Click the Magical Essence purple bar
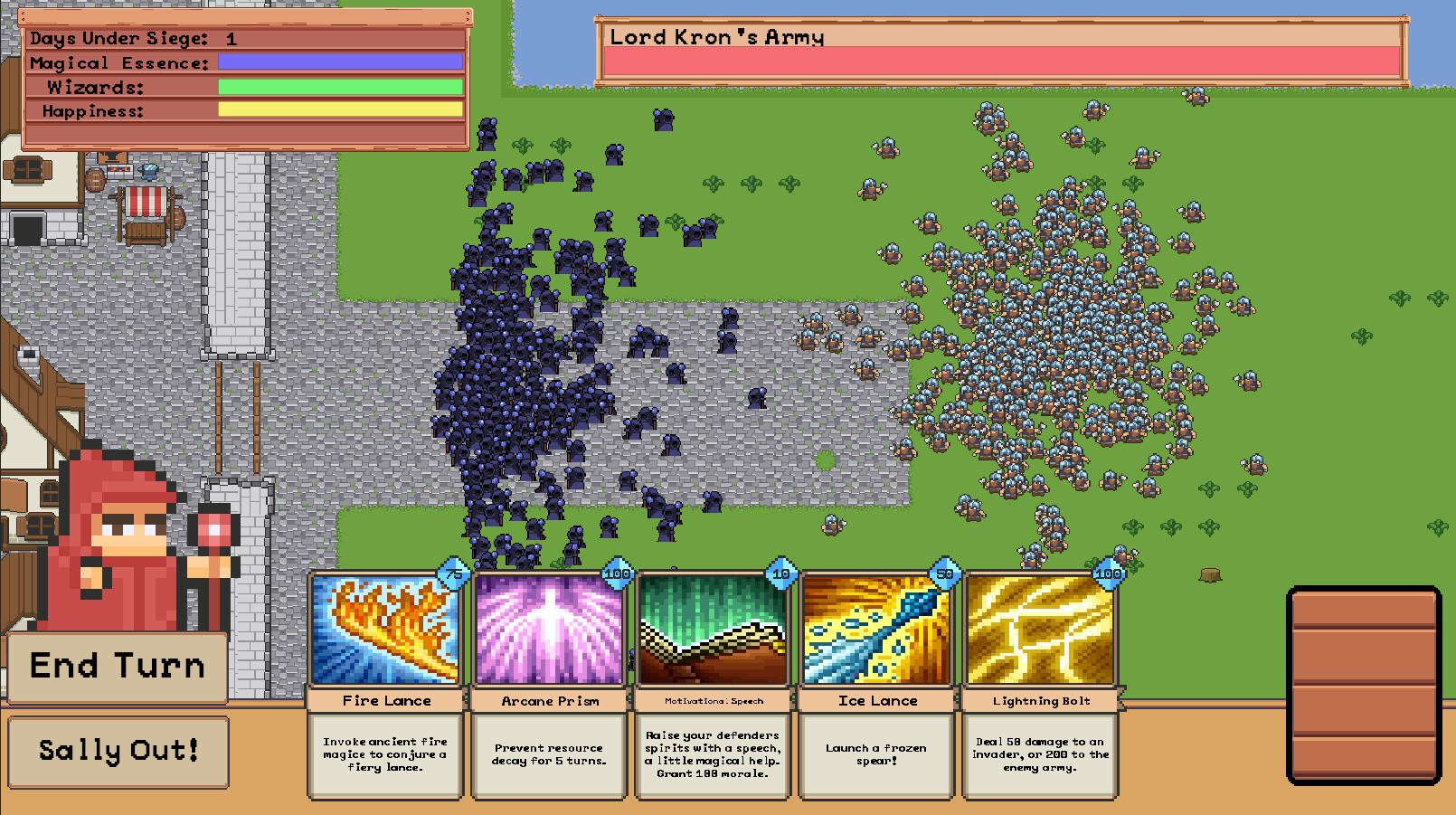The height and width of the screenshot is (815, 1456). pos(339,61)
